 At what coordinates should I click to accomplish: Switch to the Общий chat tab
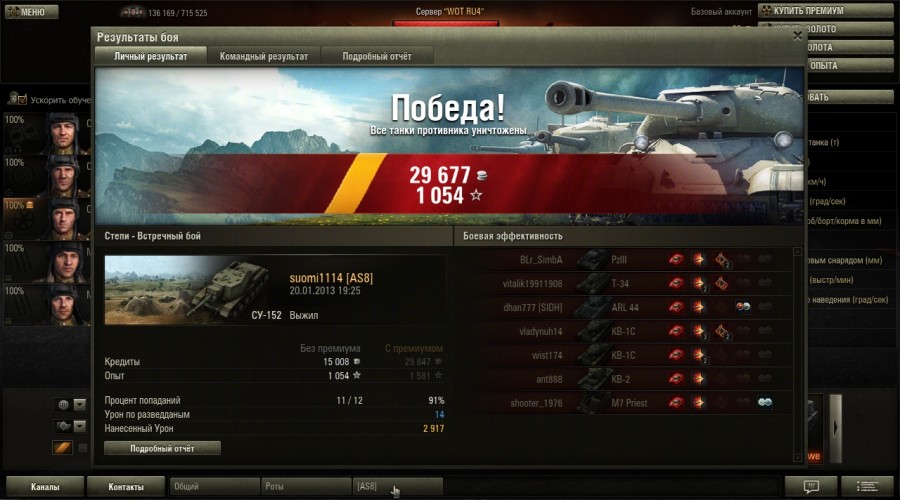[212, 487]
